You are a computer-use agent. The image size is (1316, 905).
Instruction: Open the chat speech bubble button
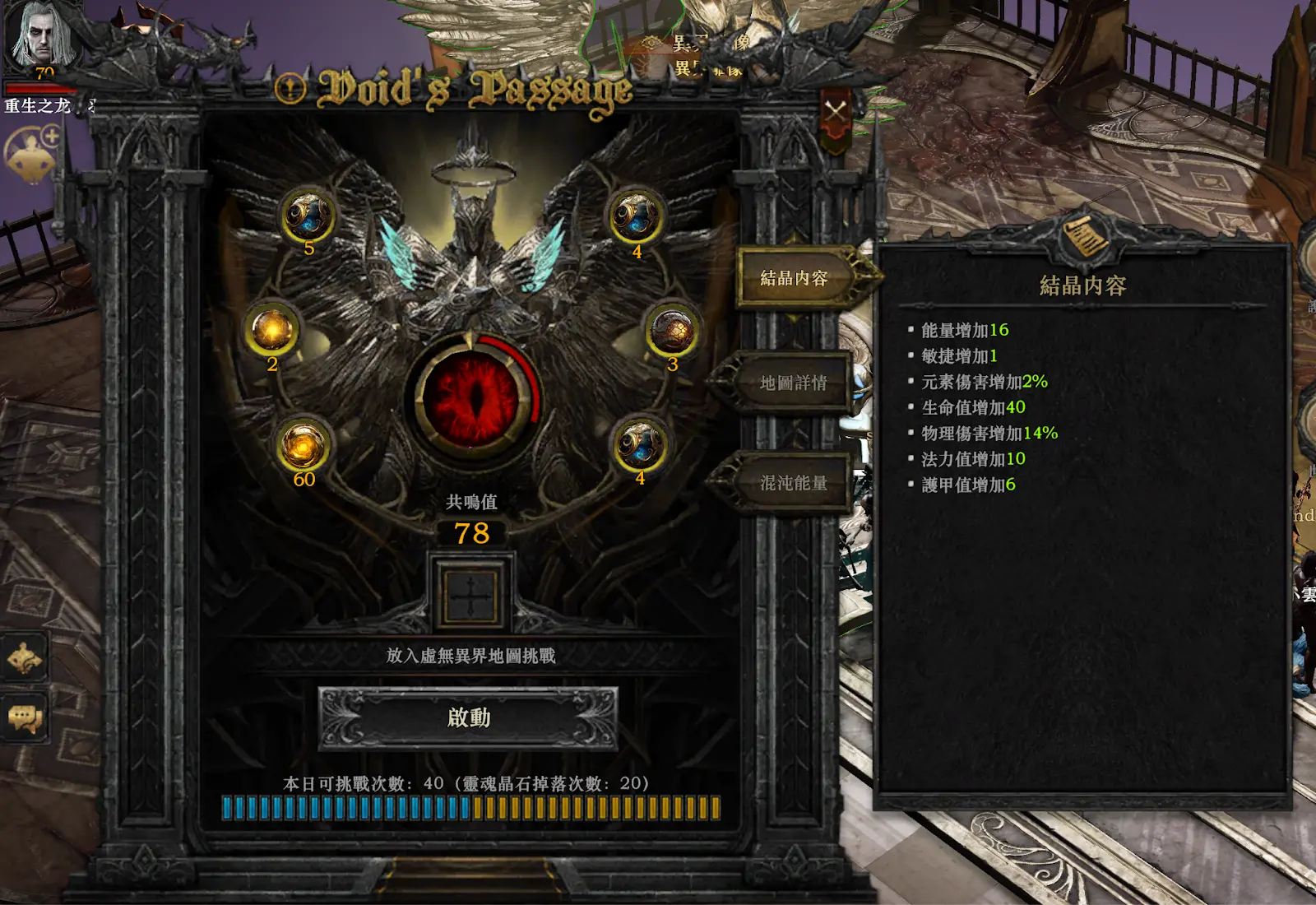[x=25, y=718]
